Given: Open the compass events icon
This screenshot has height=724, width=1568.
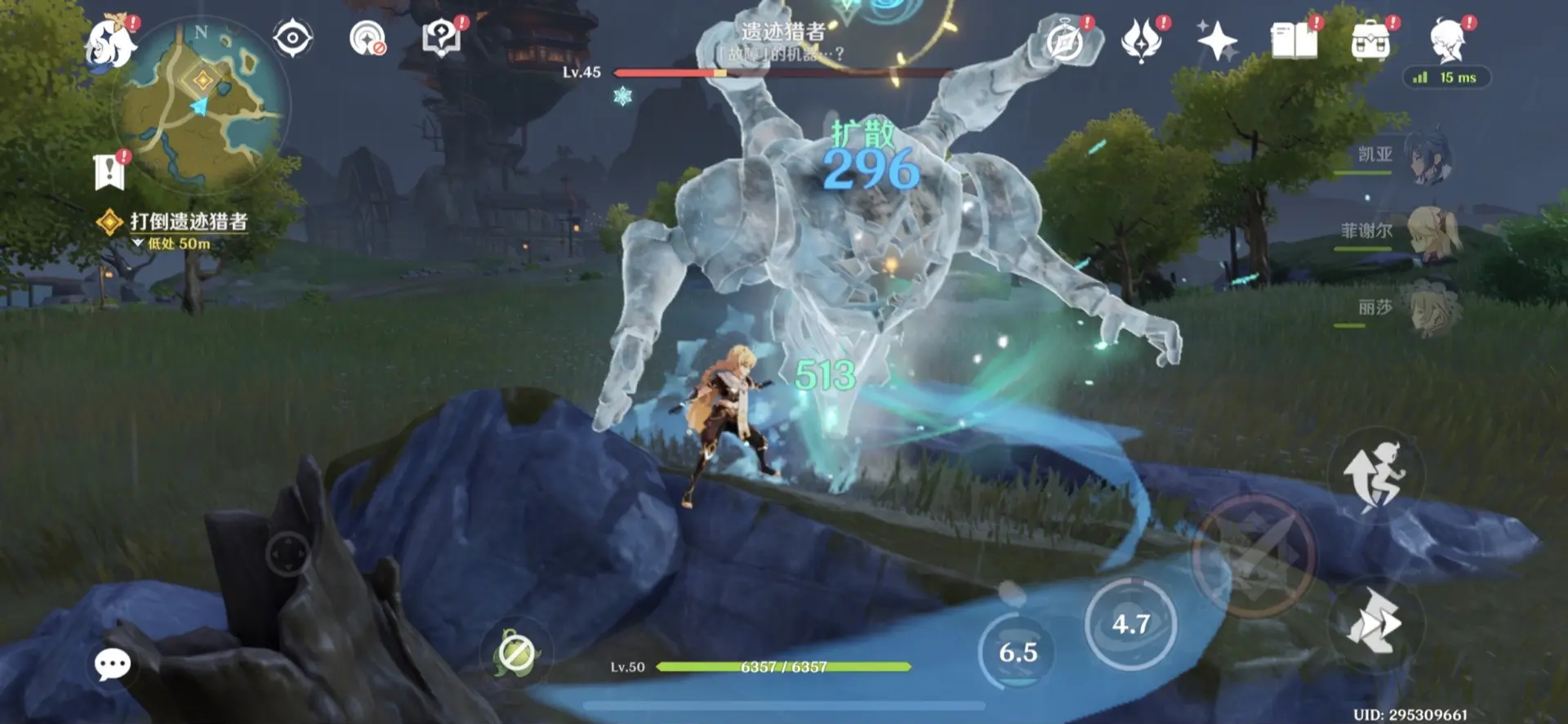Looking at the screenshot, I should tap(1065, 41).
